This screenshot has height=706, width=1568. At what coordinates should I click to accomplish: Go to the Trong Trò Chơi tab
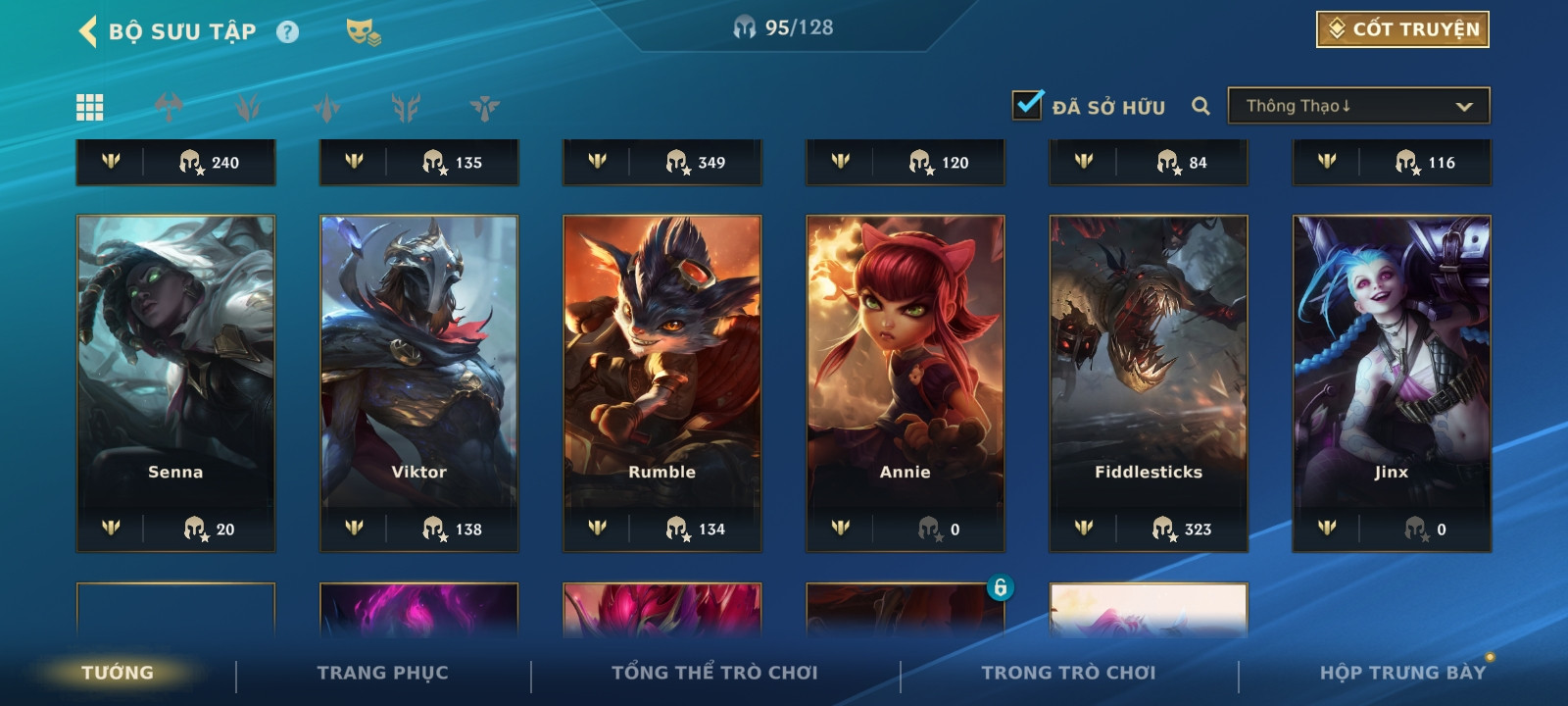point(1068,673)
